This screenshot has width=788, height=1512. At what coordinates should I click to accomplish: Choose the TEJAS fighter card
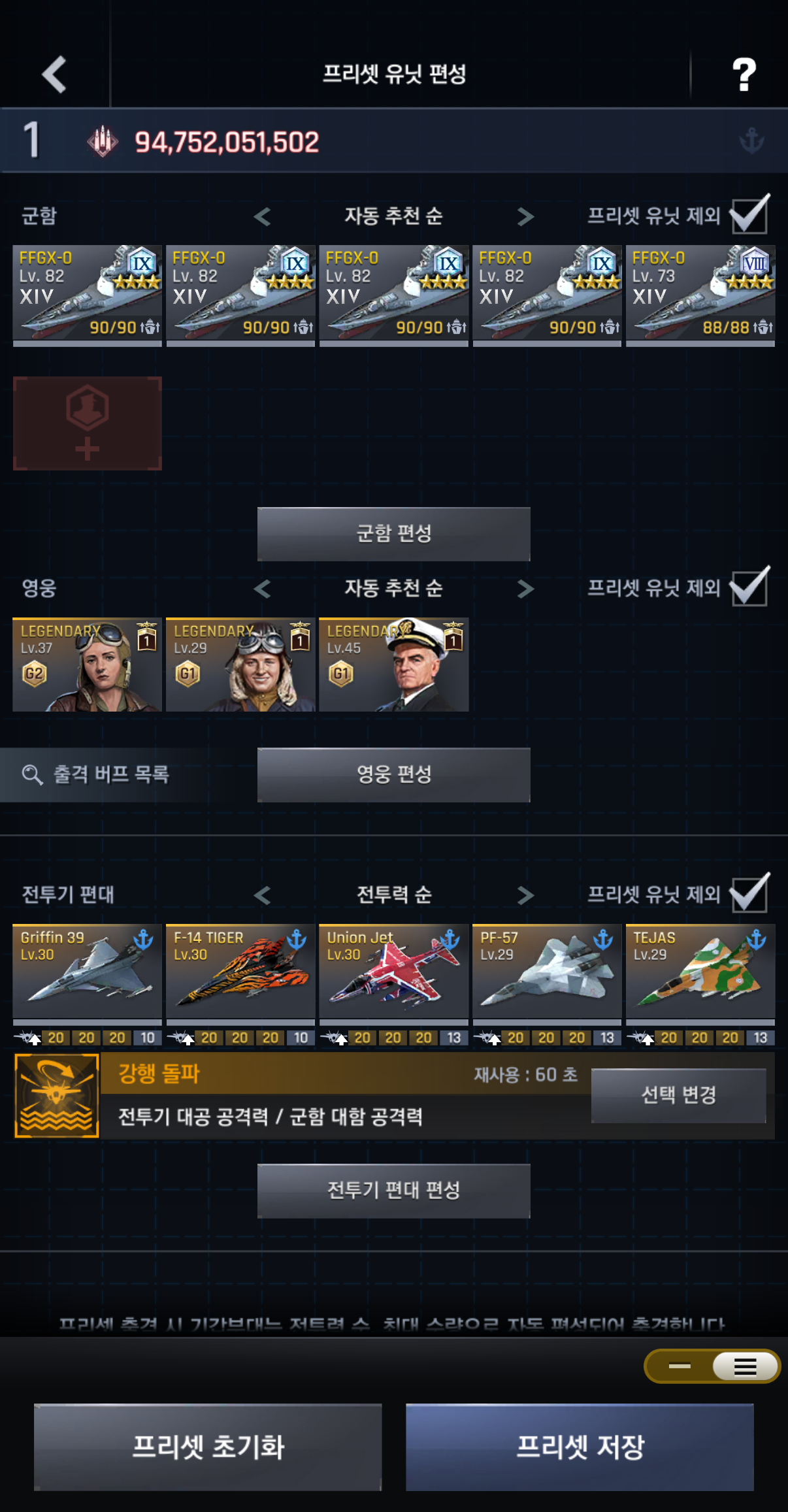(x=700, y=972)
